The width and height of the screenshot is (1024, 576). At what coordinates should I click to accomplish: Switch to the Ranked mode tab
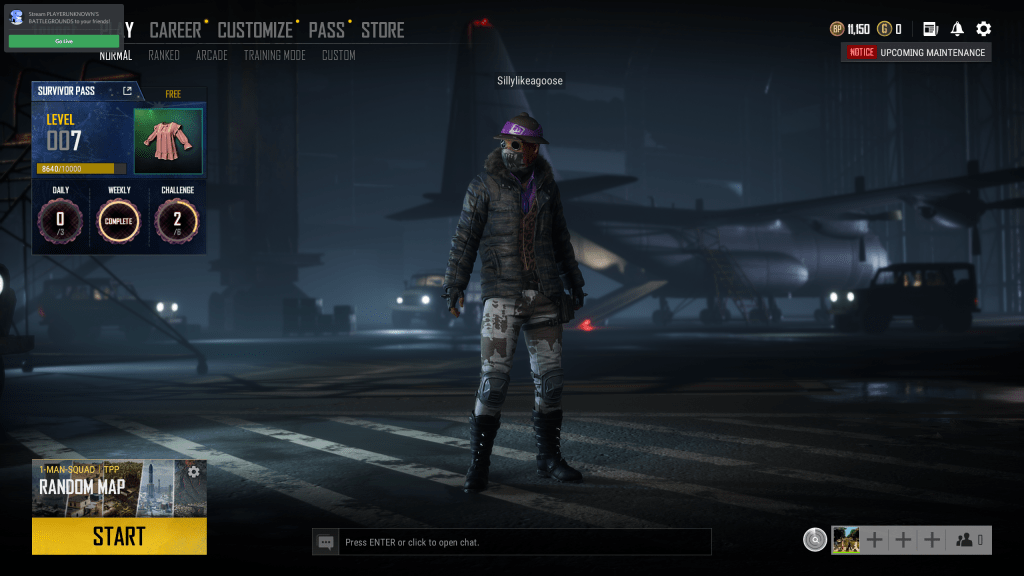click(164, 56)
